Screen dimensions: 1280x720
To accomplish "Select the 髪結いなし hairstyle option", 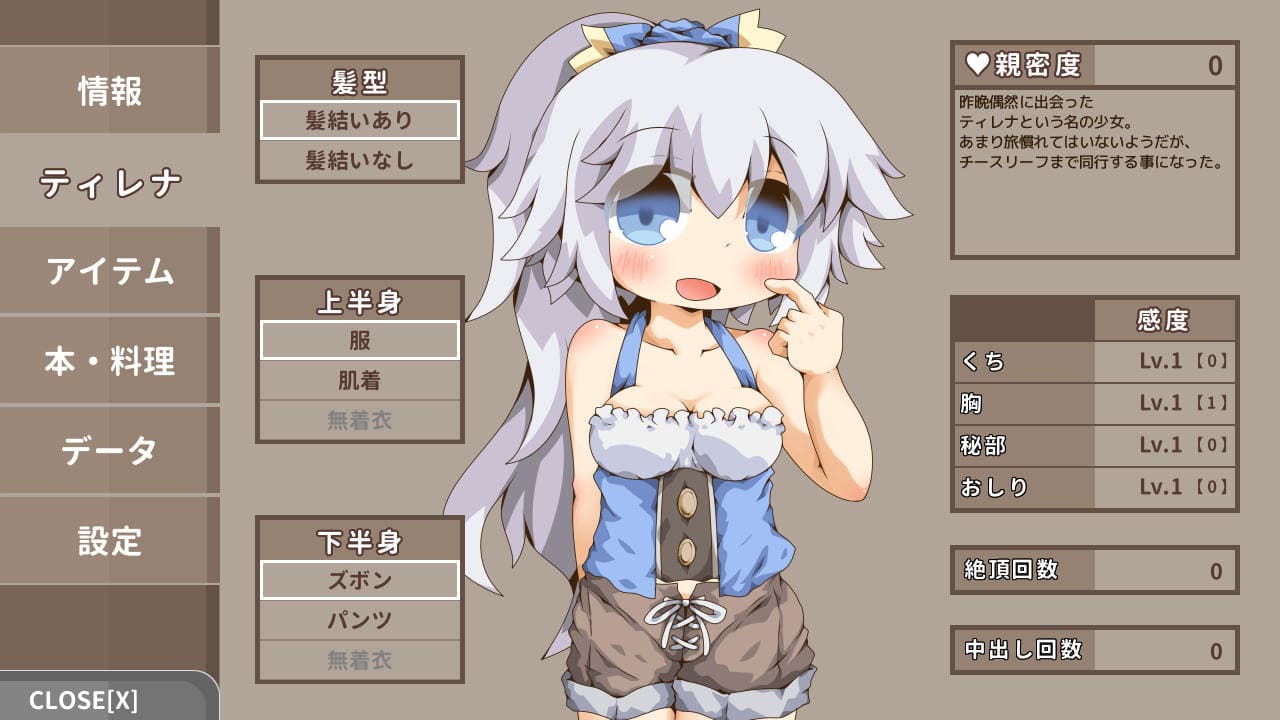I will pos(360,160).
